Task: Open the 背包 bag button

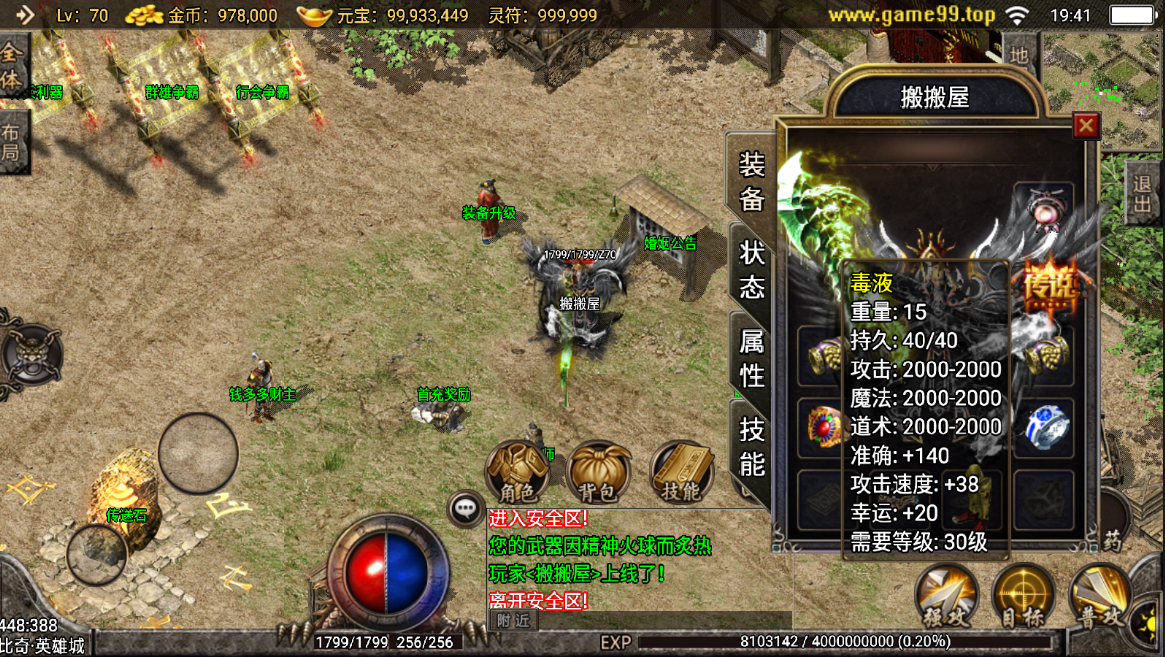Action: 600,472
